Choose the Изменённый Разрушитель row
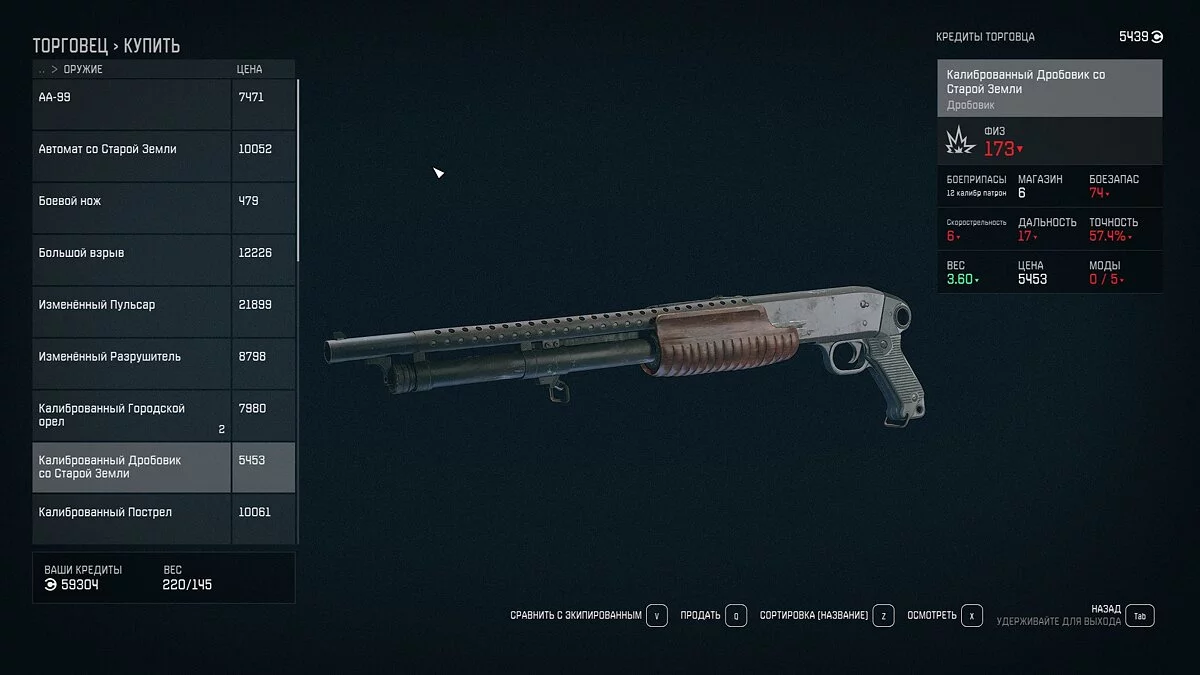This screenshot has height=675, width=1200. point(133,358)
